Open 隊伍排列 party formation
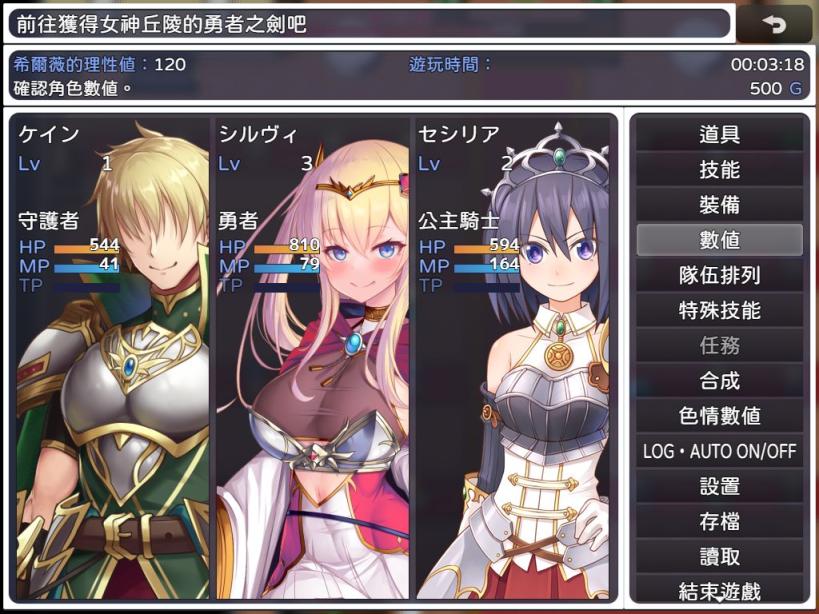The width and height of the screenshot is (819, 614). pyautogui.click(x=719, y=275)
